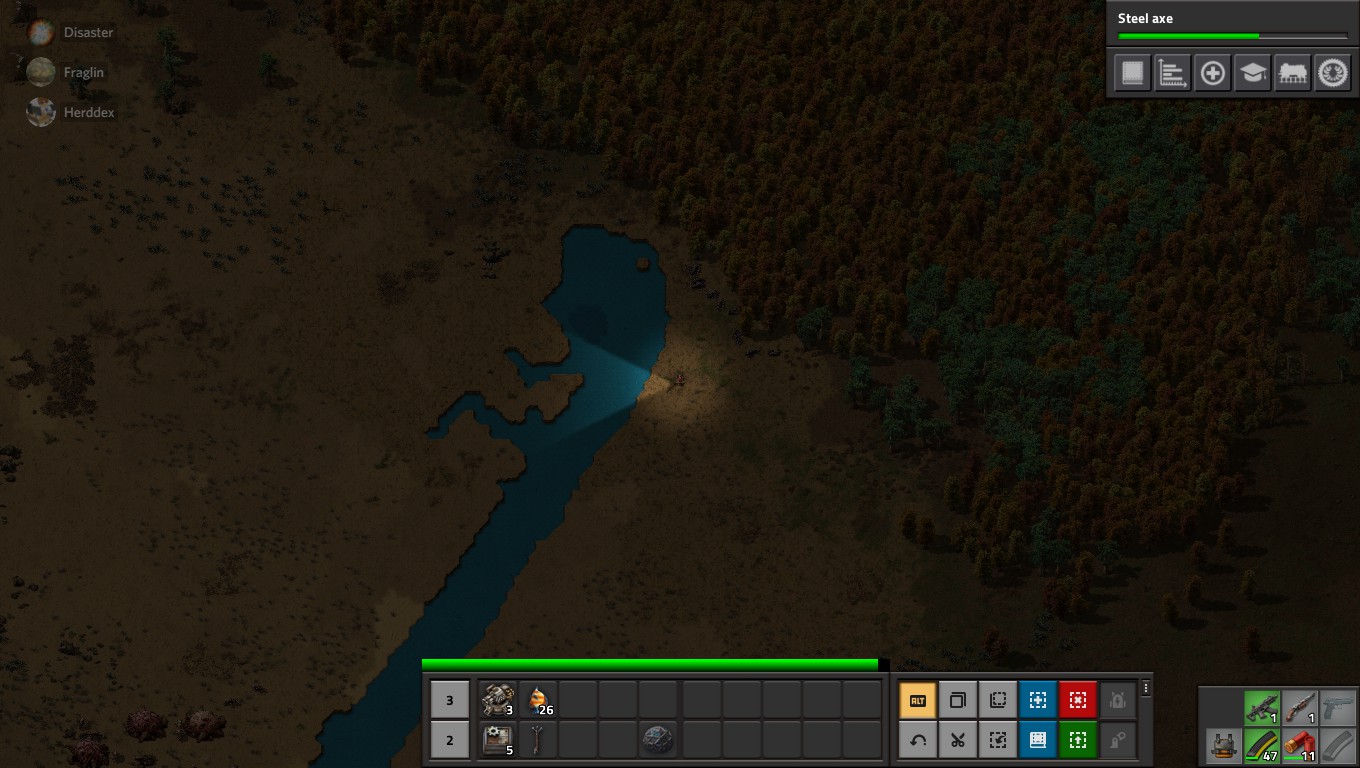Click the quickbar row 3 selector
Viewport: 1360px width, 768px height.
[450, 700]
